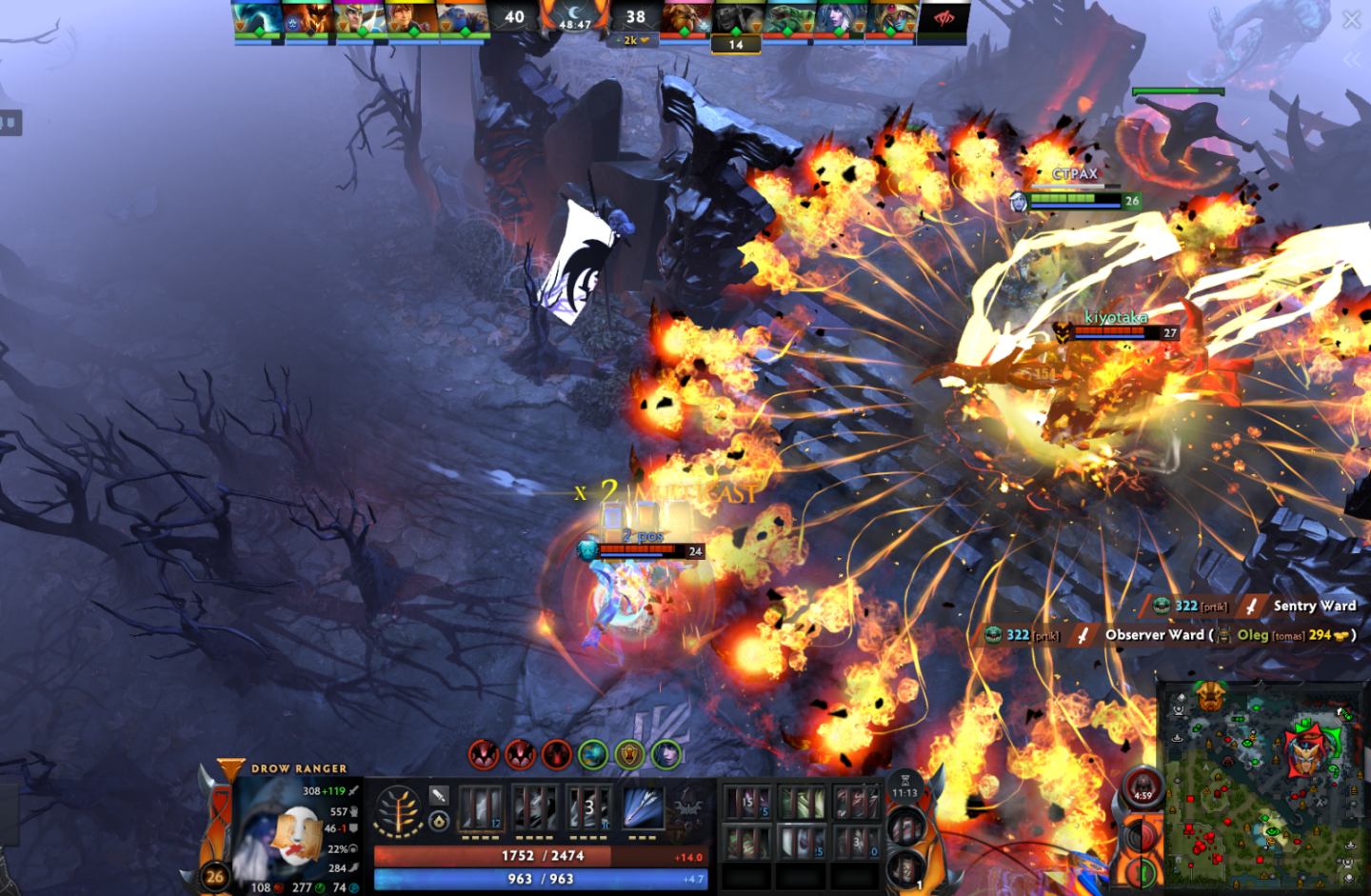Screen dimensions: 1371x896
Task: Click the ogre hero portrait in top bar
Action: coord(465,19)
